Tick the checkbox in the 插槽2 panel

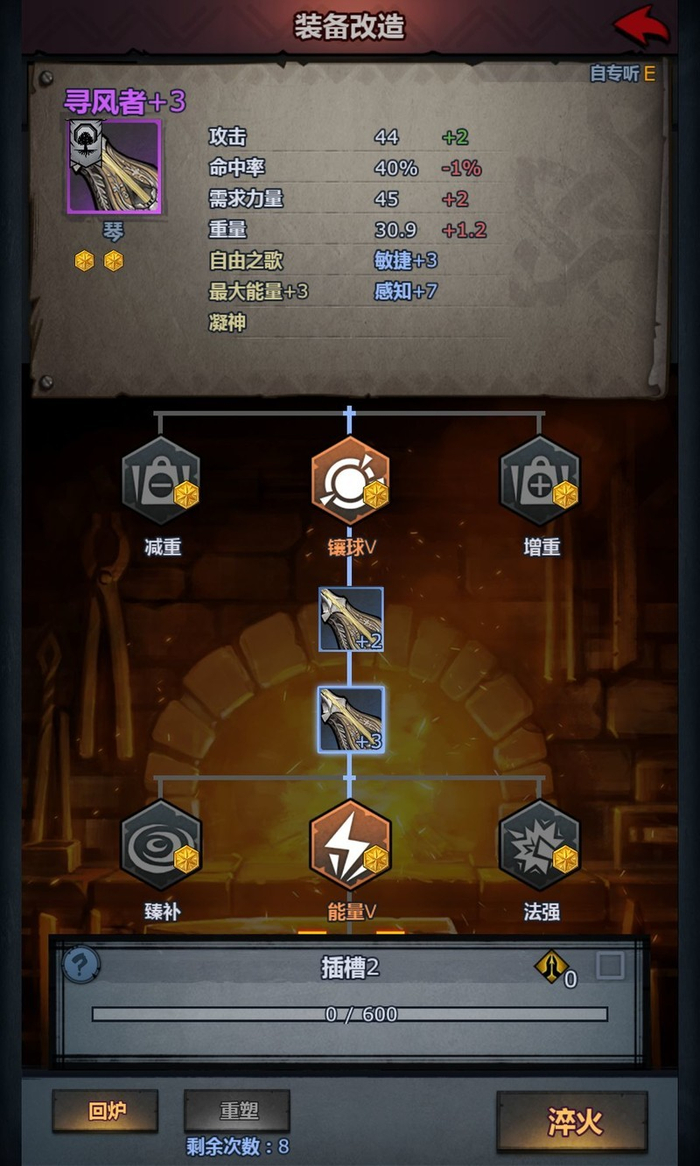pyautogui.click(x=610, y=965)
